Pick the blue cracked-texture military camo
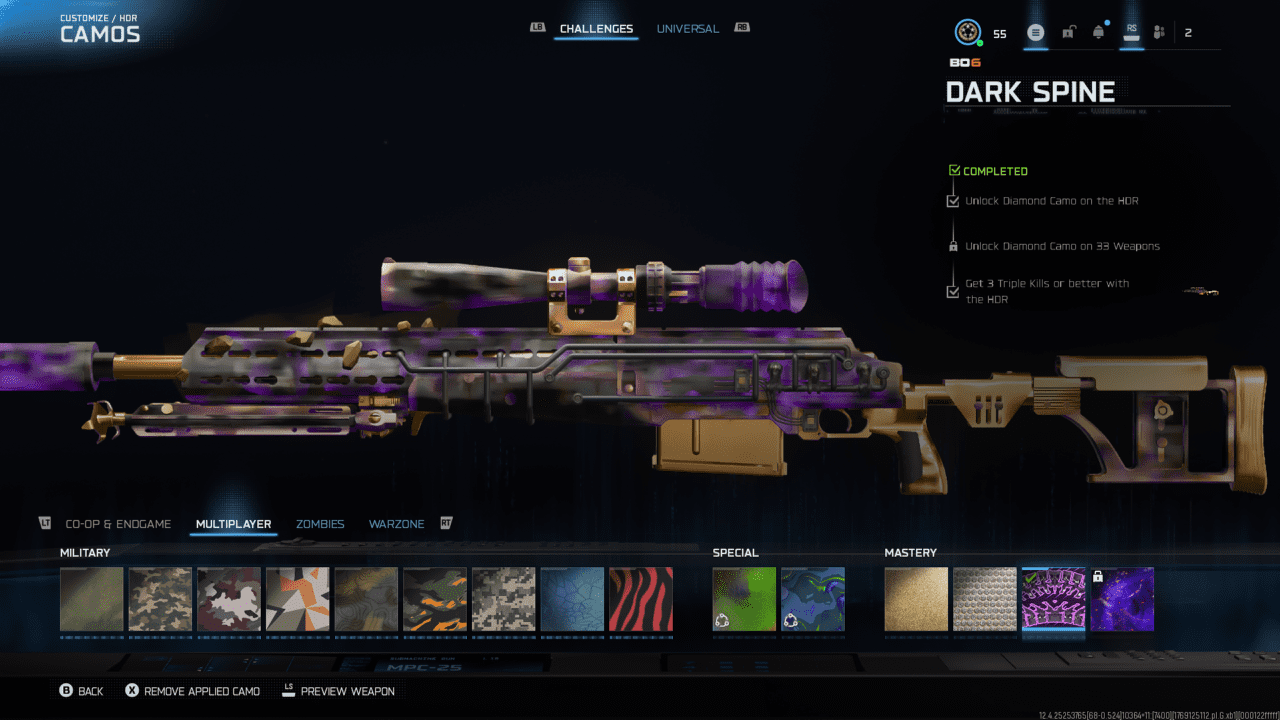Screen dimensions: 1280x720 (x=572, y=599)
